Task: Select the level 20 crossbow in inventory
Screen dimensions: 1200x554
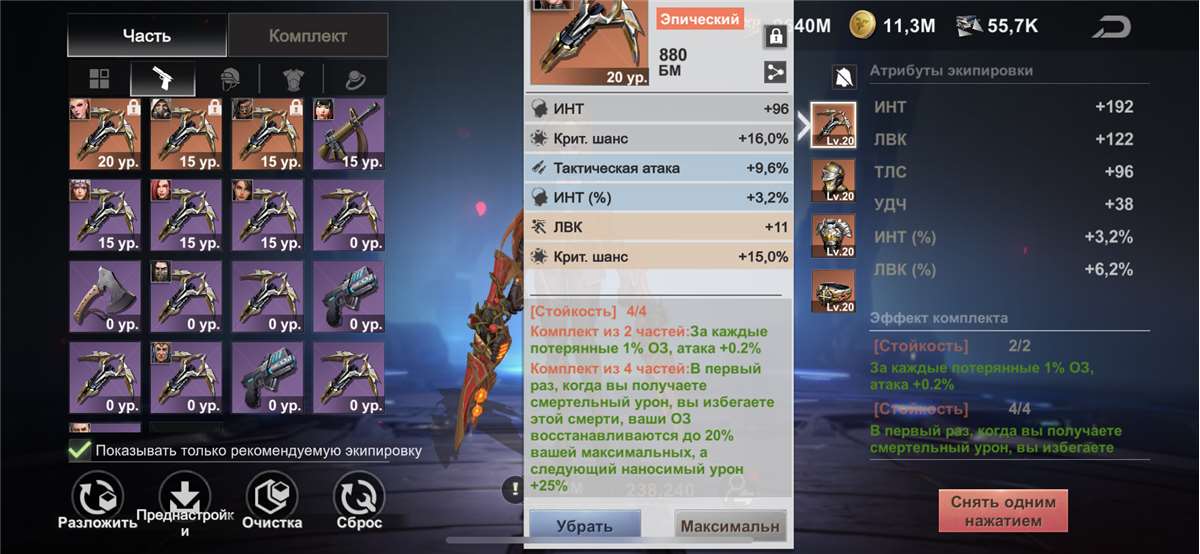Action: pos(105,133)
